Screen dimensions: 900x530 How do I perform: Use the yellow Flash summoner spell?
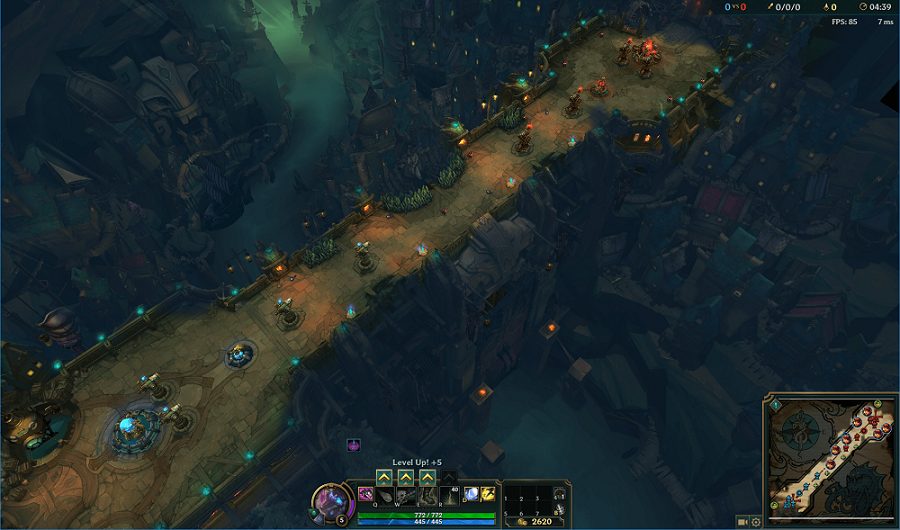(488, 494)
